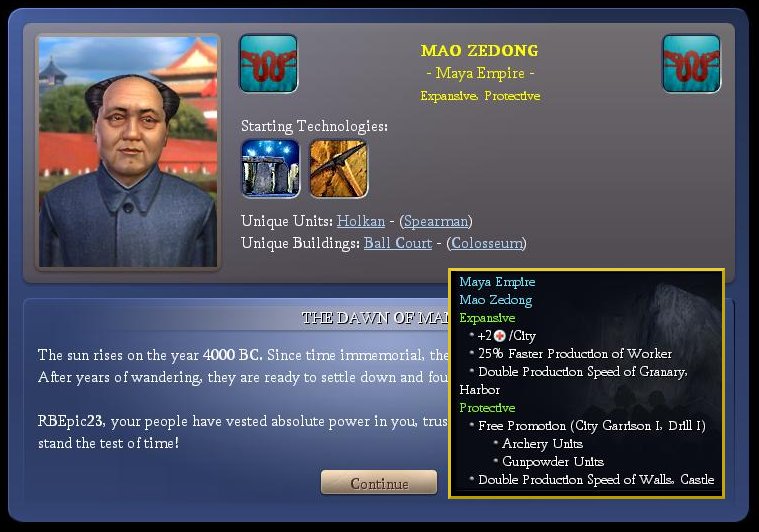Select the Mining pickaxe technology icon

coord(338,168)
